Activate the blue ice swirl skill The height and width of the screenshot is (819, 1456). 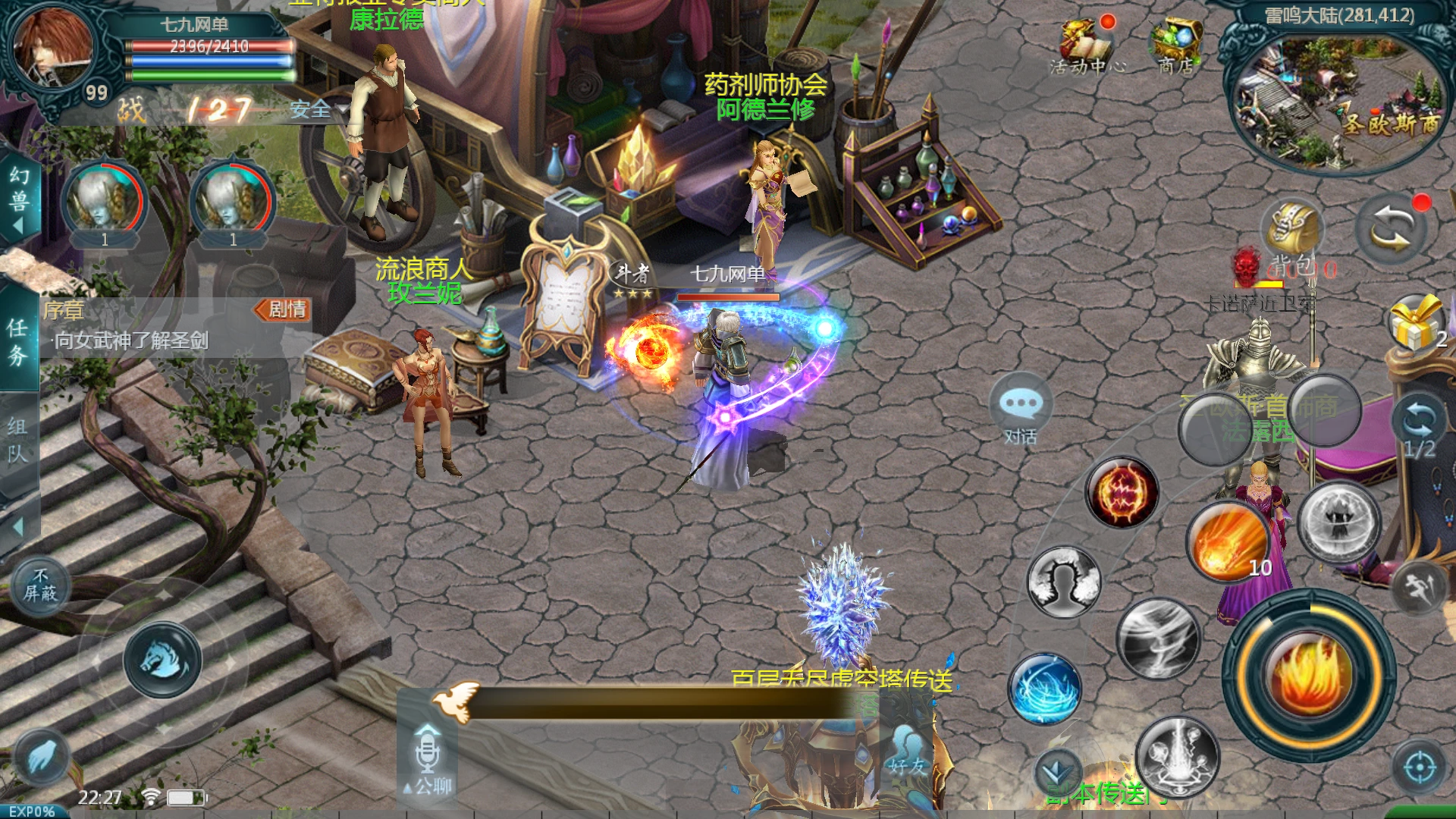click(1046, 687)
